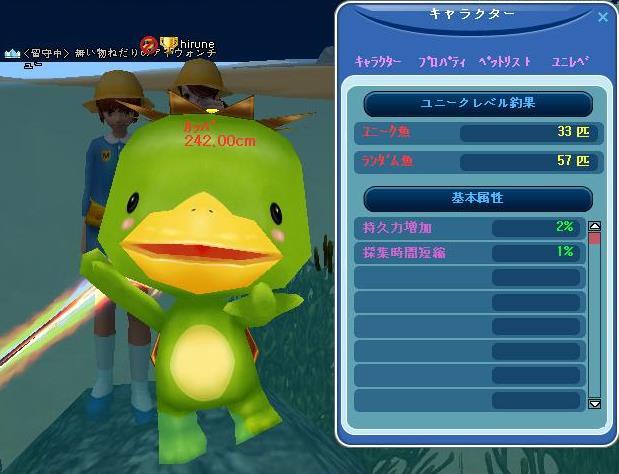Click the attribute list's scroll-up arrow
The width and height of the screenshot is (619, 474).
click(x=594, y=227)
